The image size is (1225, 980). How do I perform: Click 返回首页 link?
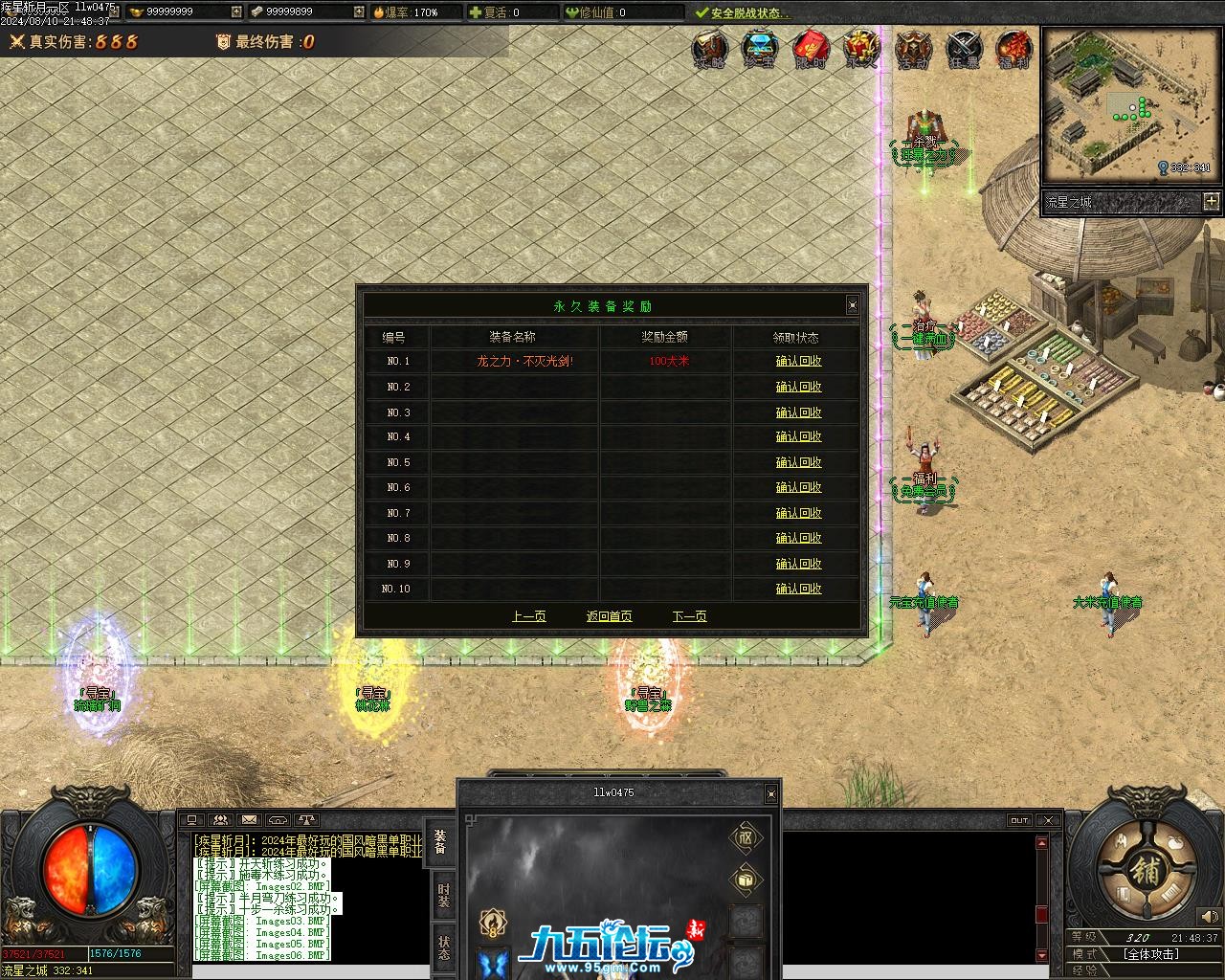tap(609, 616)
